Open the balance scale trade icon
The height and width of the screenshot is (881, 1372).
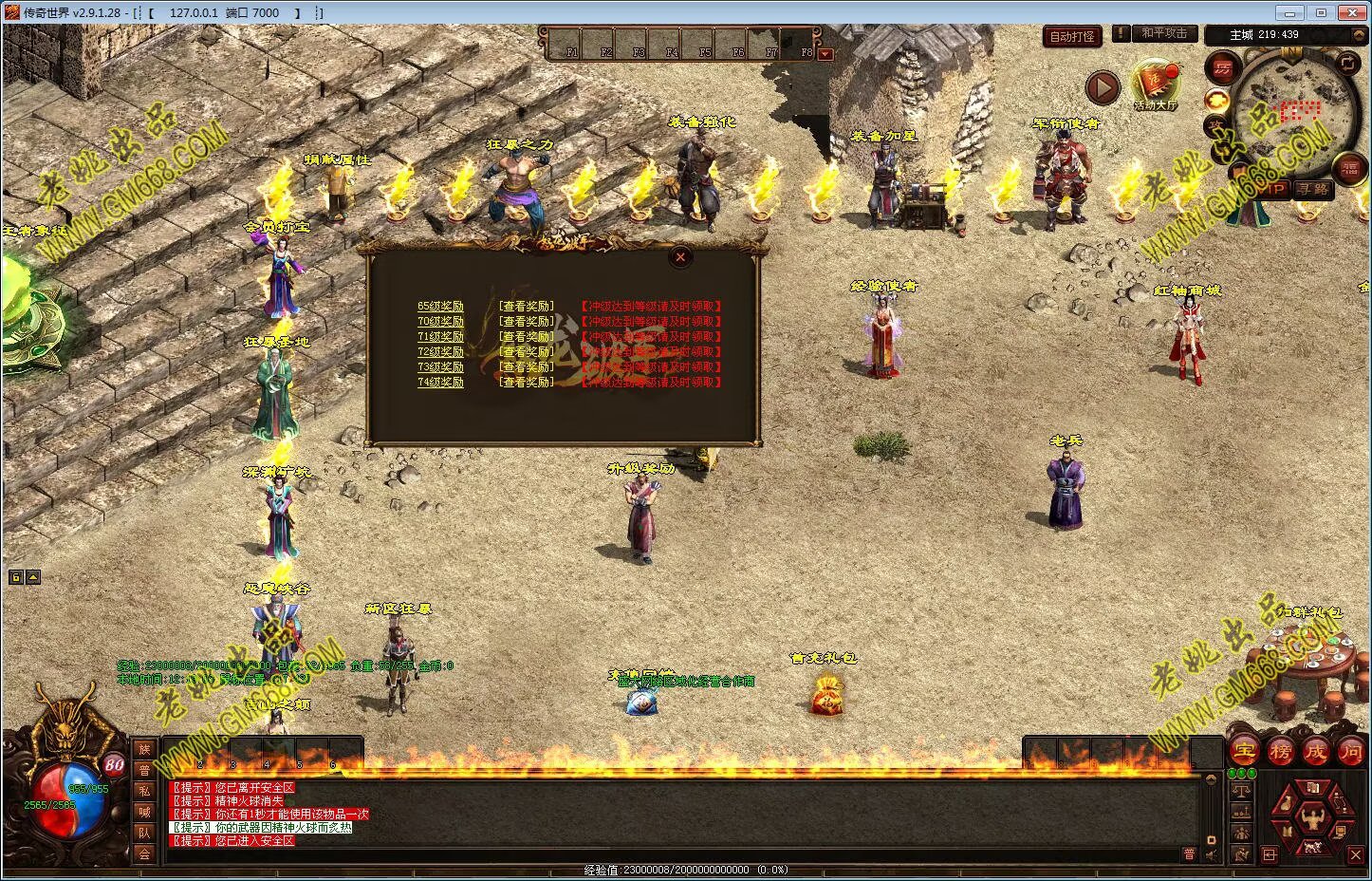[1241, 790]
